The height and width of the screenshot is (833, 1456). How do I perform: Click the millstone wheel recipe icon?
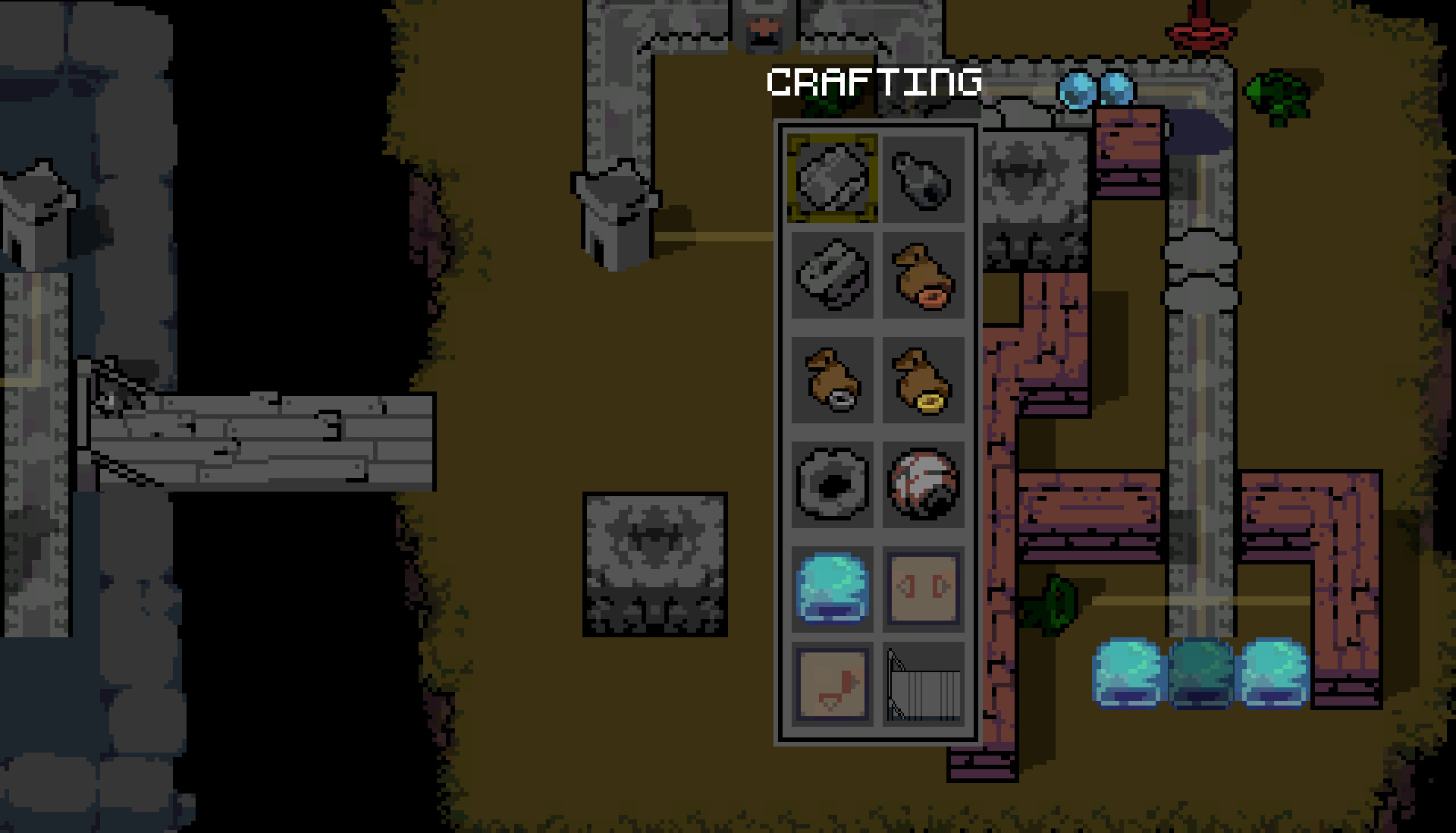point(830,486)
